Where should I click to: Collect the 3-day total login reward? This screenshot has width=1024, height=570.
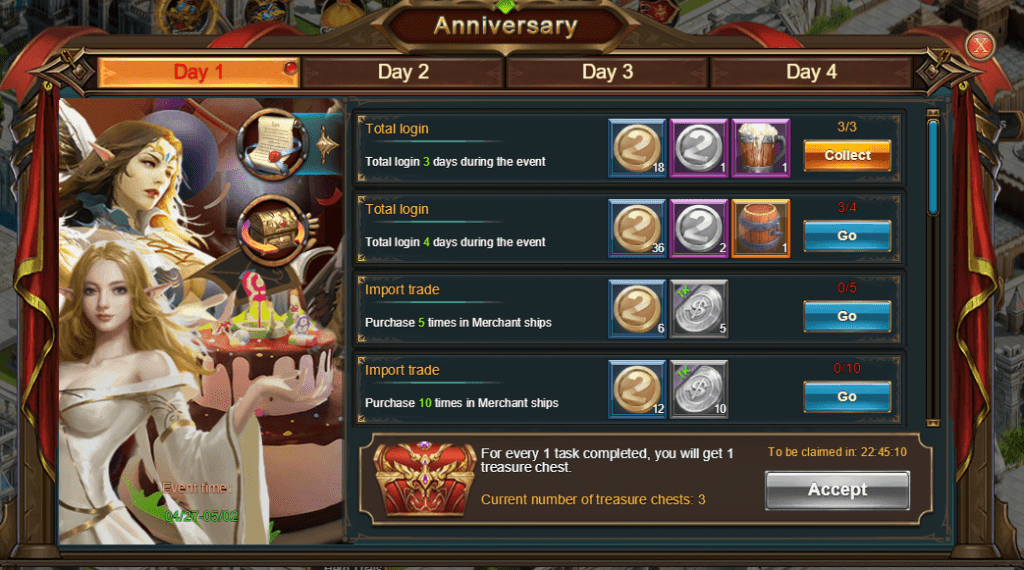coord(847,156)
